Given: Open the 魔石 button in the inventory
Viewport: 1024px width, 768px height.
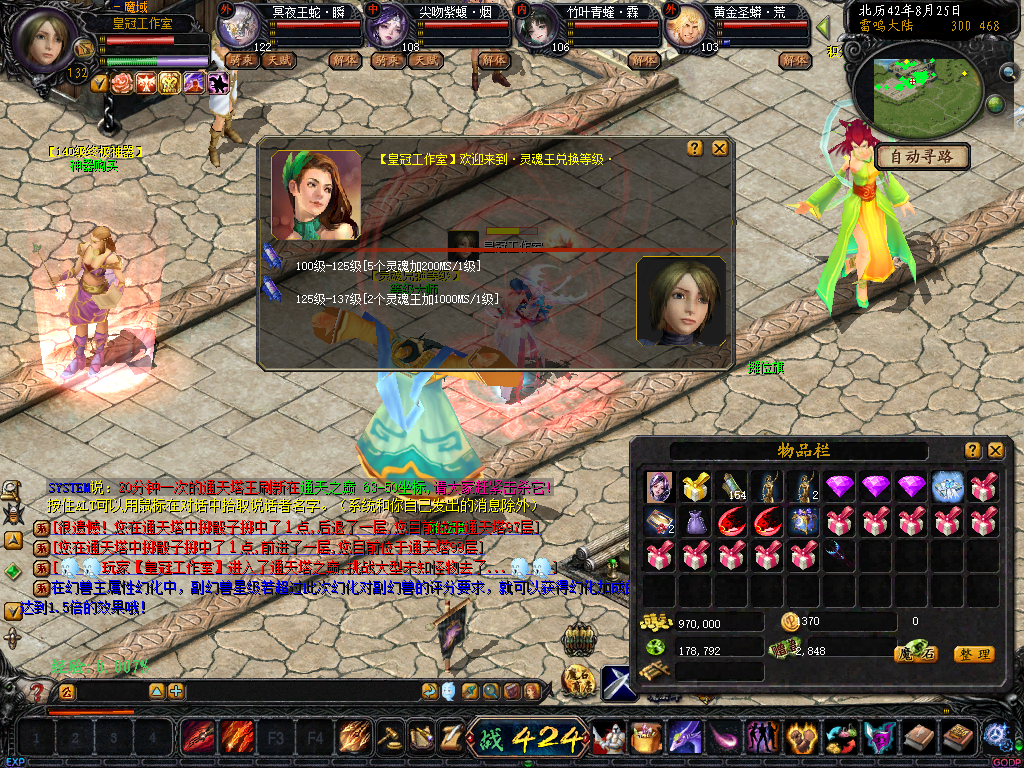Looking at the screenshot, I should point(915,654).
